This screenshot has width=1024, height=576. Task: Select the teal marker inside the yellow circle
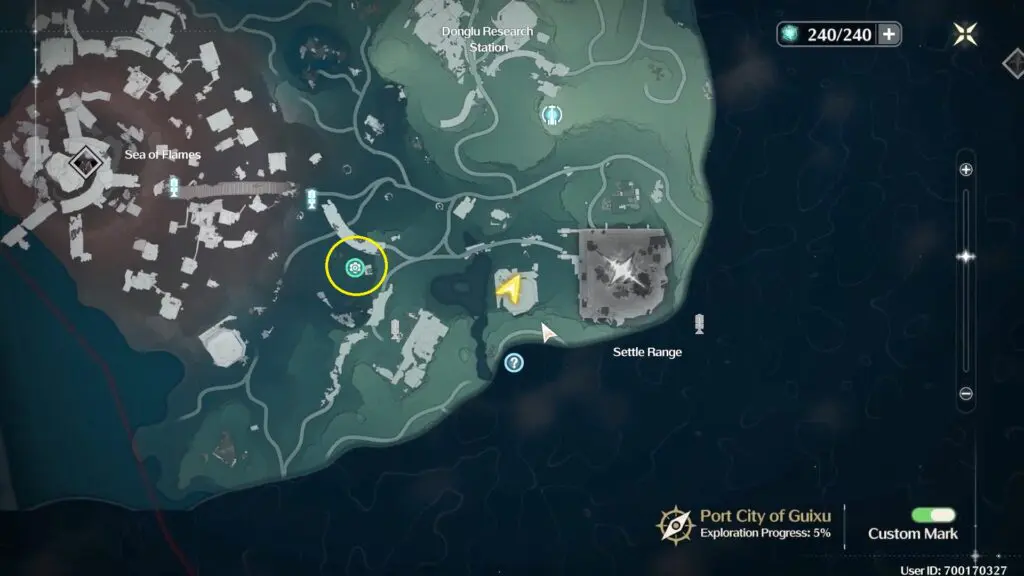click(354, 267)
